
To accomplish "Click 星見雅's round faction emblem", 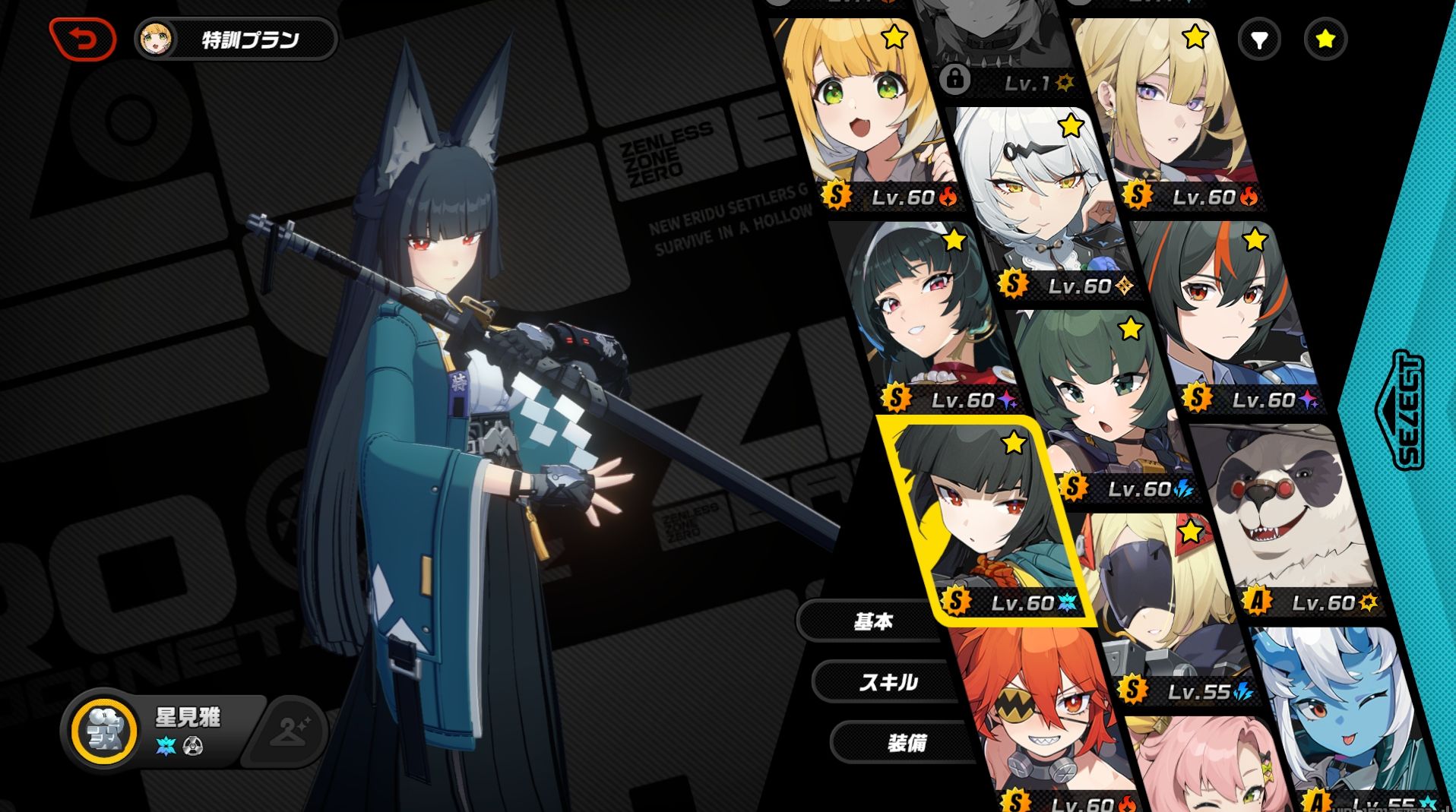I will coord(104,731).
